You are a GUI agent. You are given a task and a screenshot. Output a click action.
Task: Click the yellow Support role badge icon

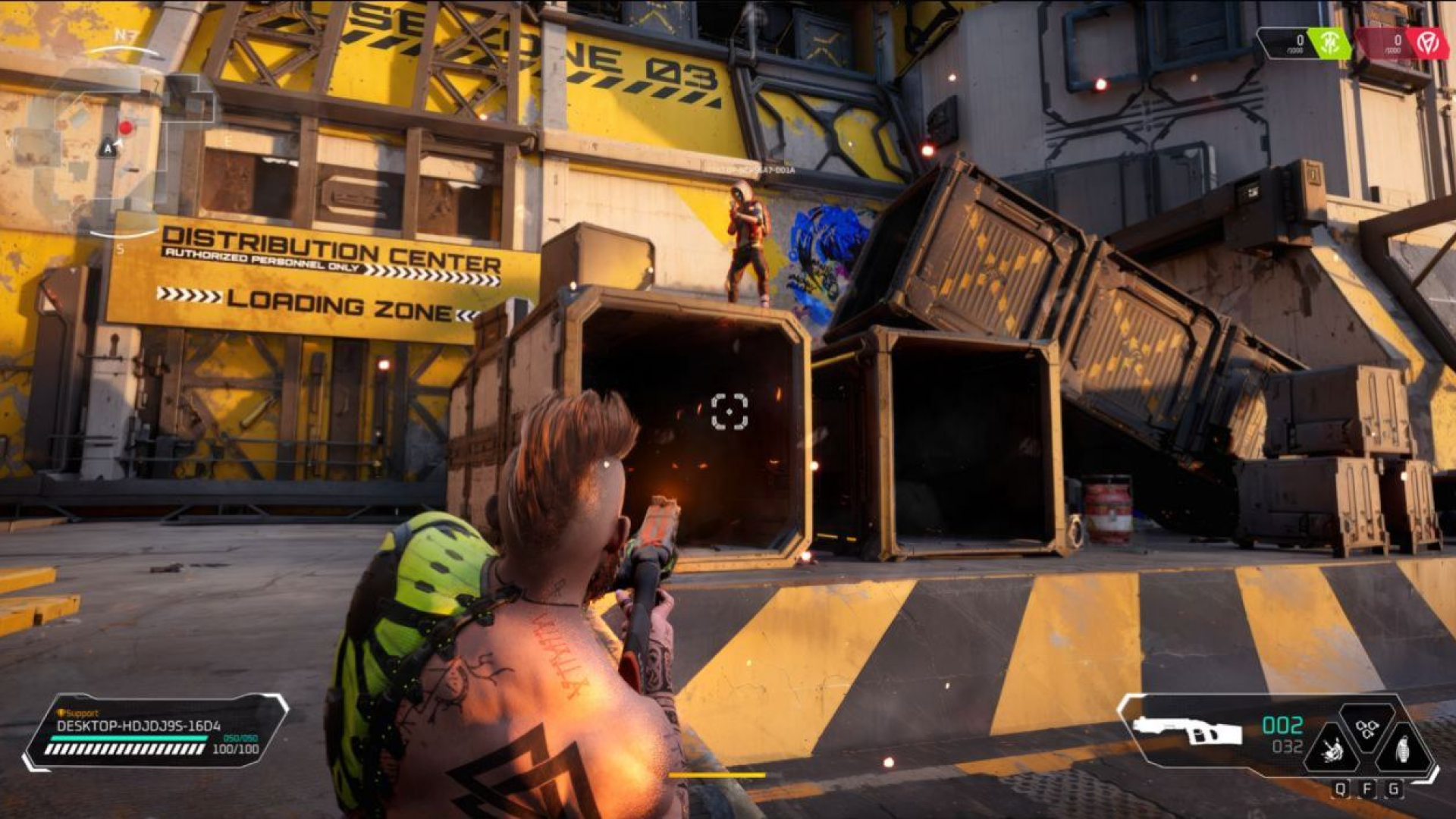pos(59,713)
